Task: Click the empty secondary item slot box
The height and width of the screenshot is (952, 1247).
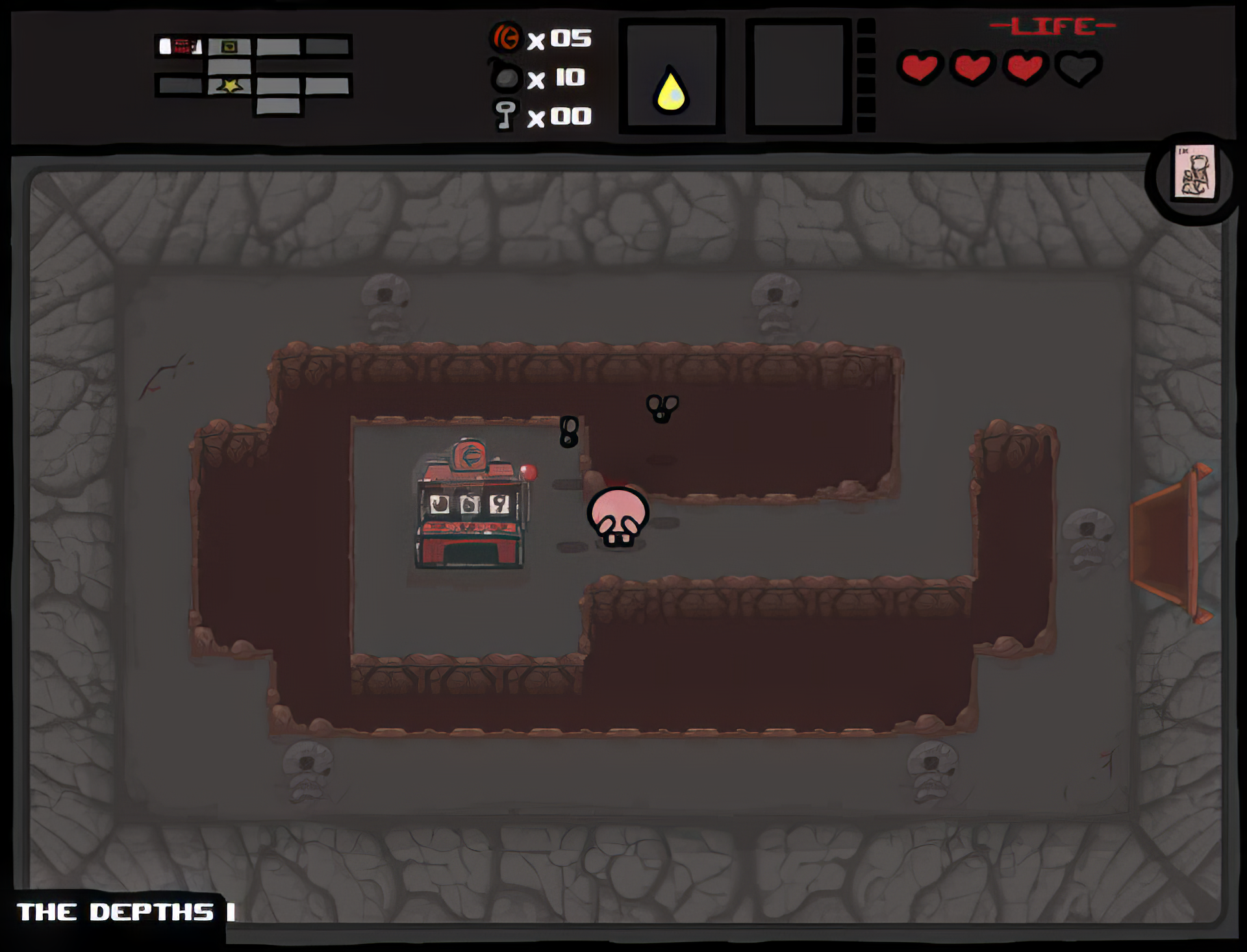Action: coord(798,74)
